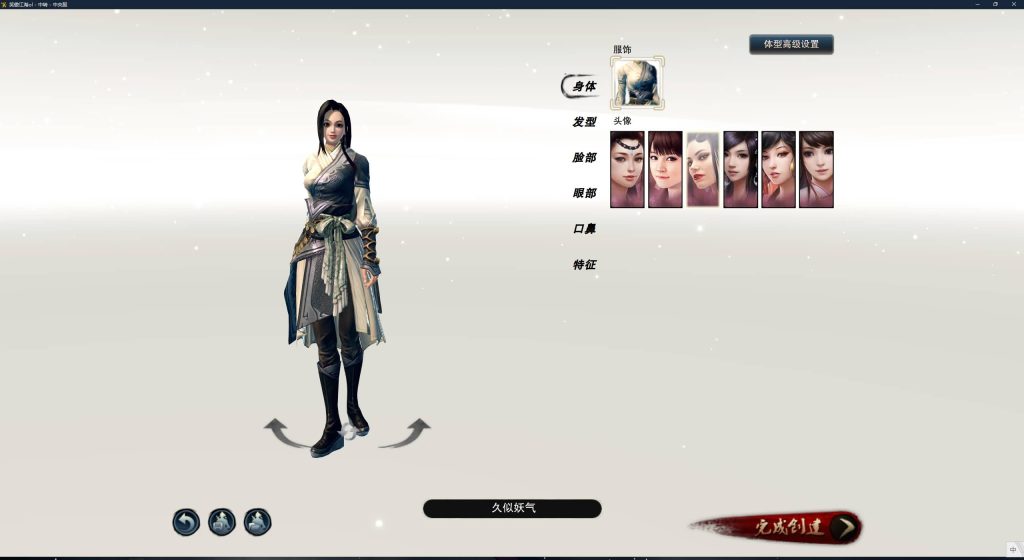
Task: Switch to the 口鼻 mouth and nose tab
Action: pos(584,229)
